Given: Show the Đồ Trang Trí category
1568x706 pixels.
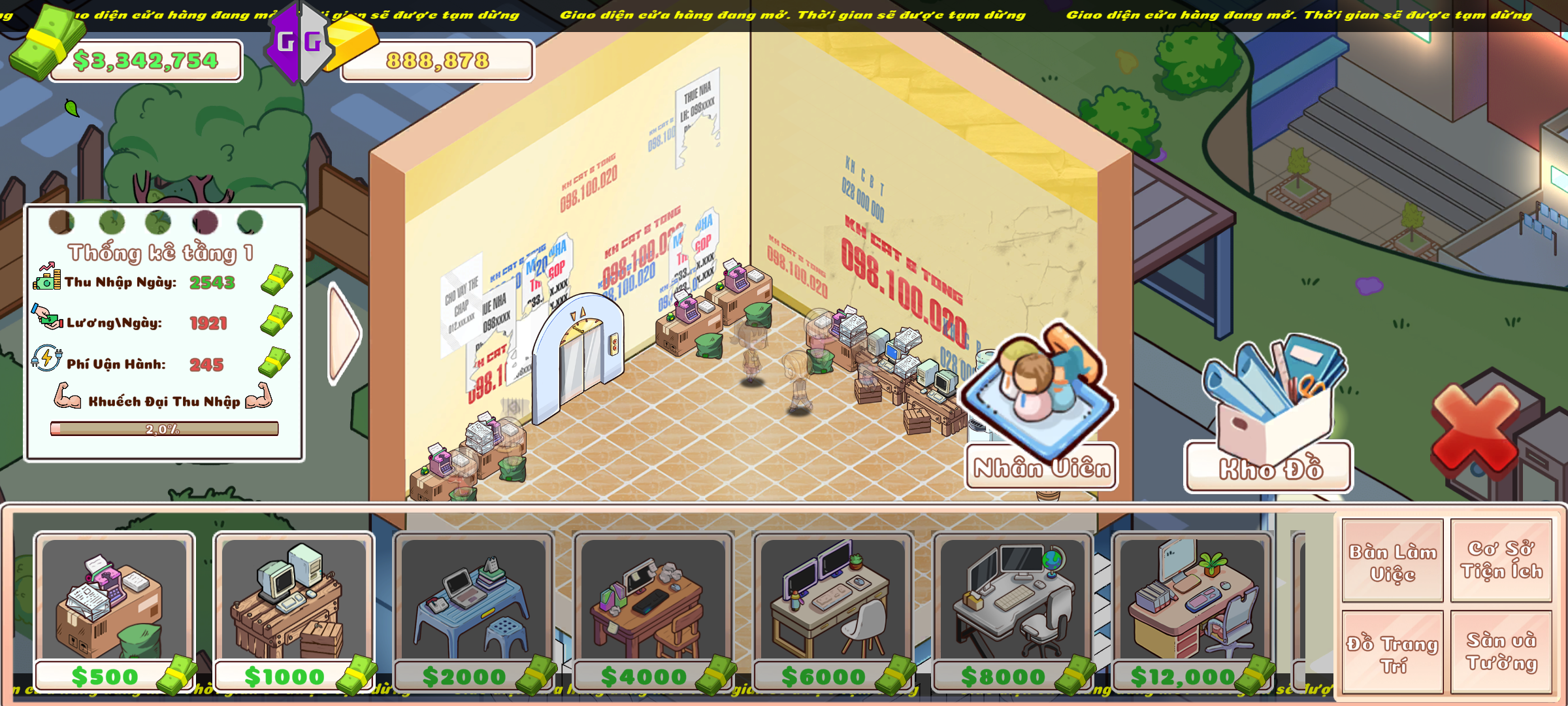Looking at the screenshot, I should tap(1392, 653).
